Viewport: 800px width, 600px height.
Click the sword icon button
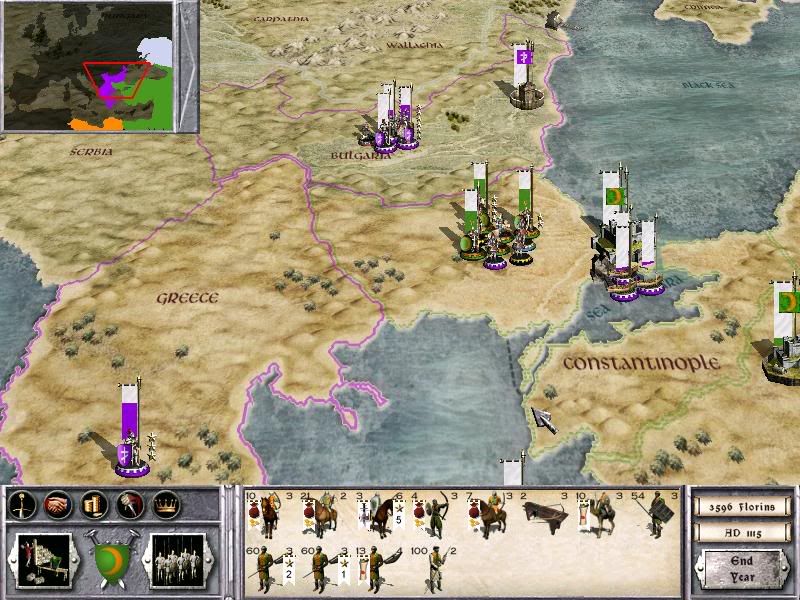click(x=22, y=505)
